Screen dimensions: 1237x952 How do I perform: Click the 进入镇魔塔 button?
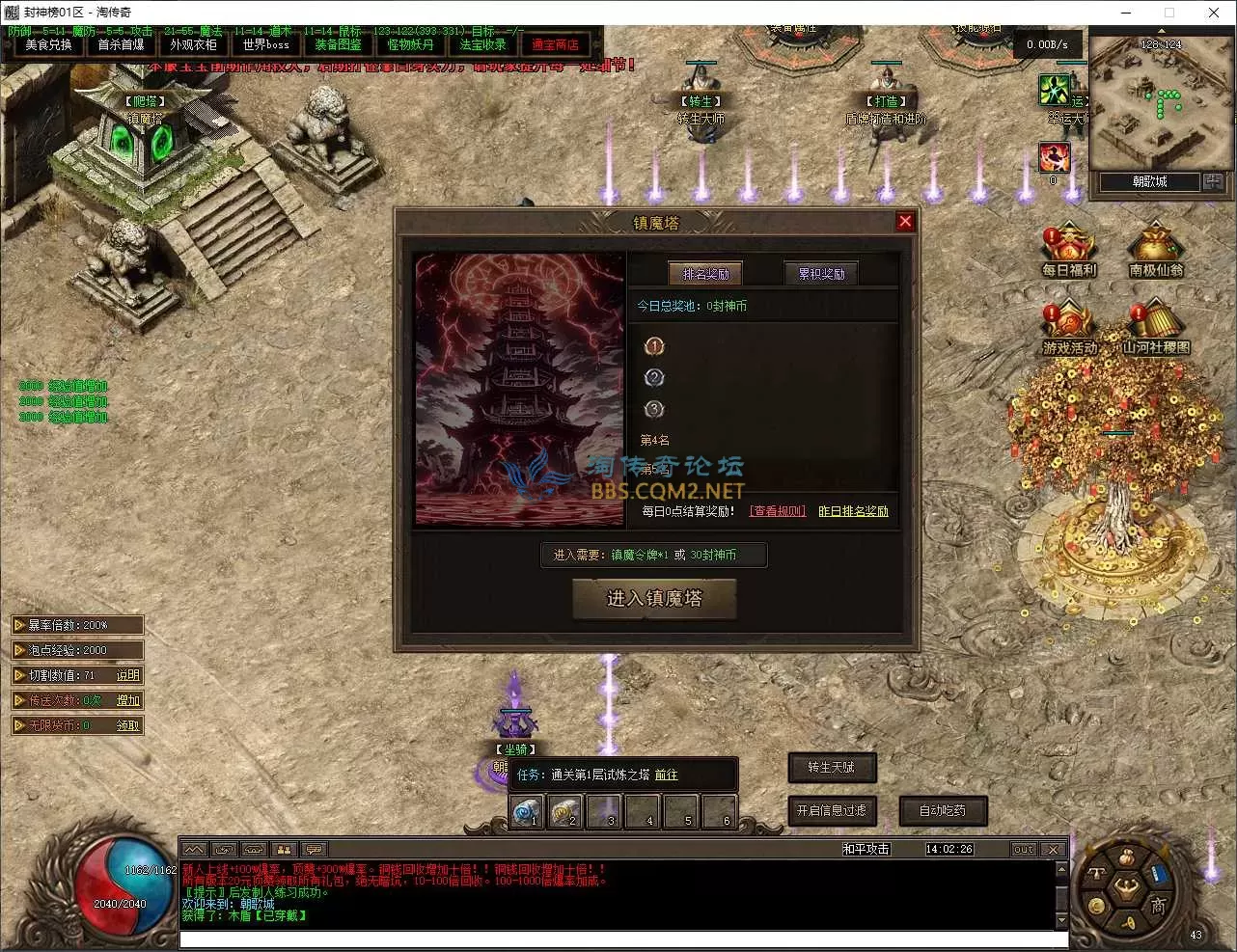[654, 599]
